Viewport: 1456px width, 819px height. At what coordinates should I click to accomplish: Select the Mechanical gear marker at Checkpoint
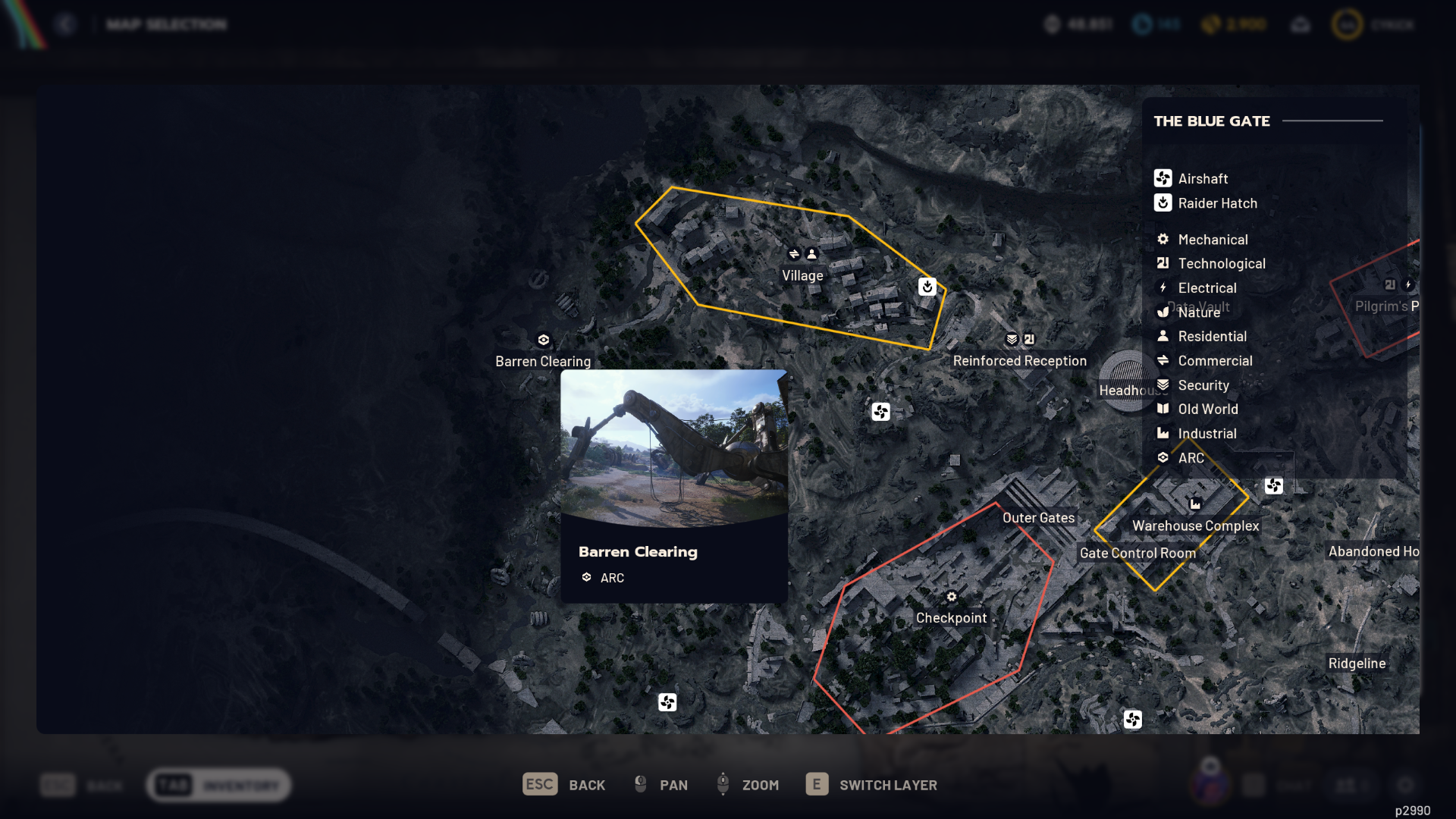[950, 598]
